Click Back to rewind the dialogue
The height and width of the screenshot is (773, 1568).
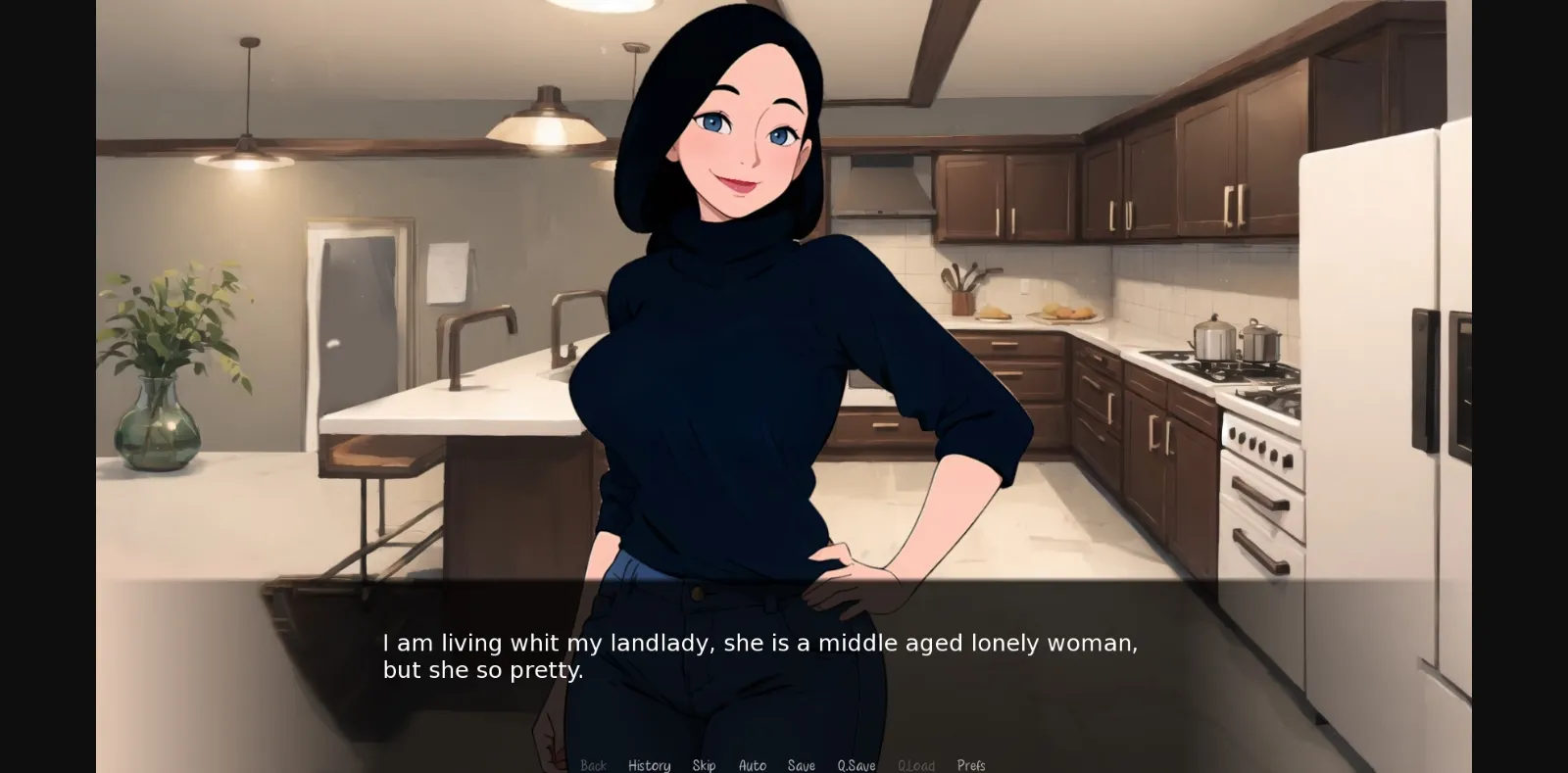594,765
